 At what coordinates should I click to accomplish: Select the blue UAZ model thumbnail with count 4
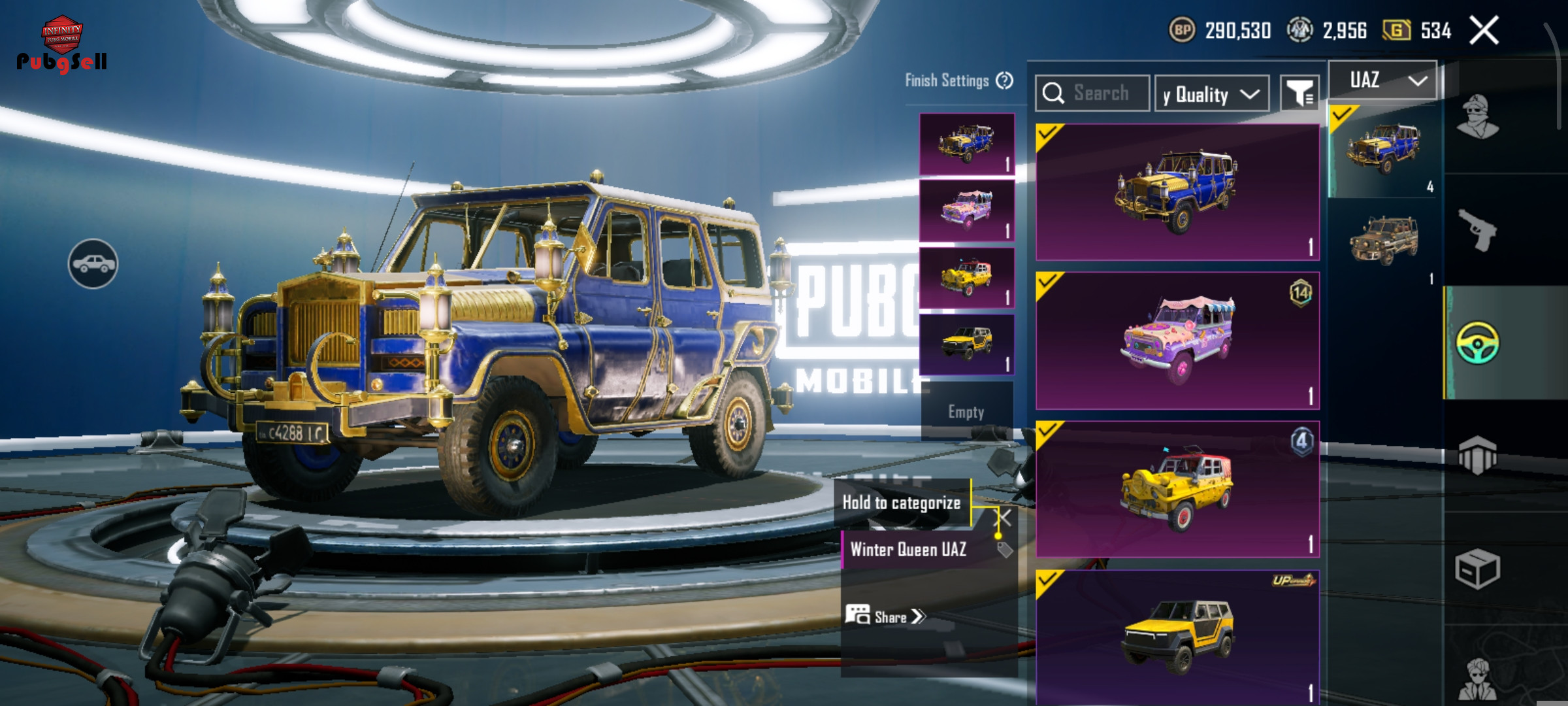(x=1384, y=150)
